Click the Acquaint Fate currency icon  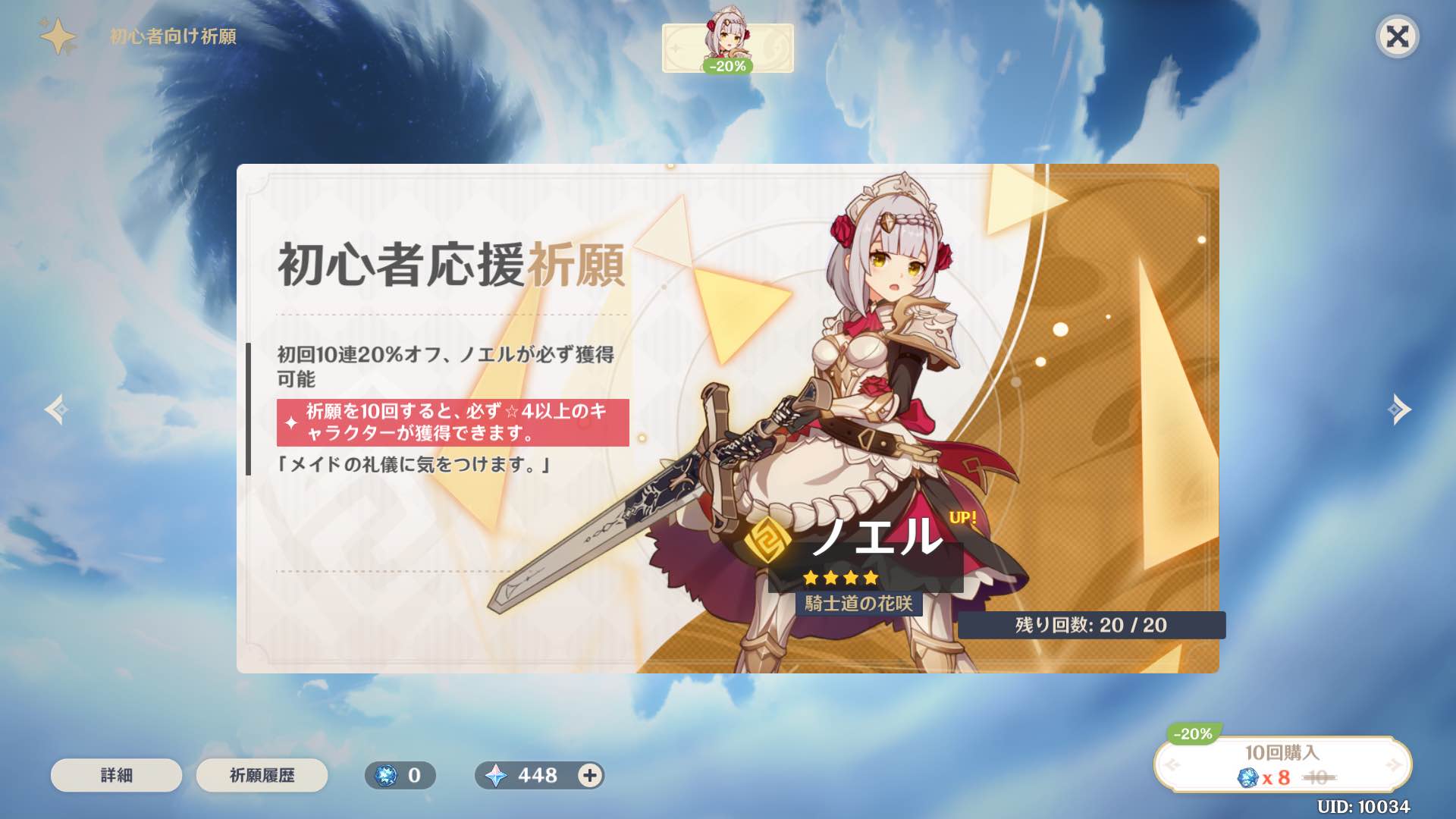tap(388, 775)
